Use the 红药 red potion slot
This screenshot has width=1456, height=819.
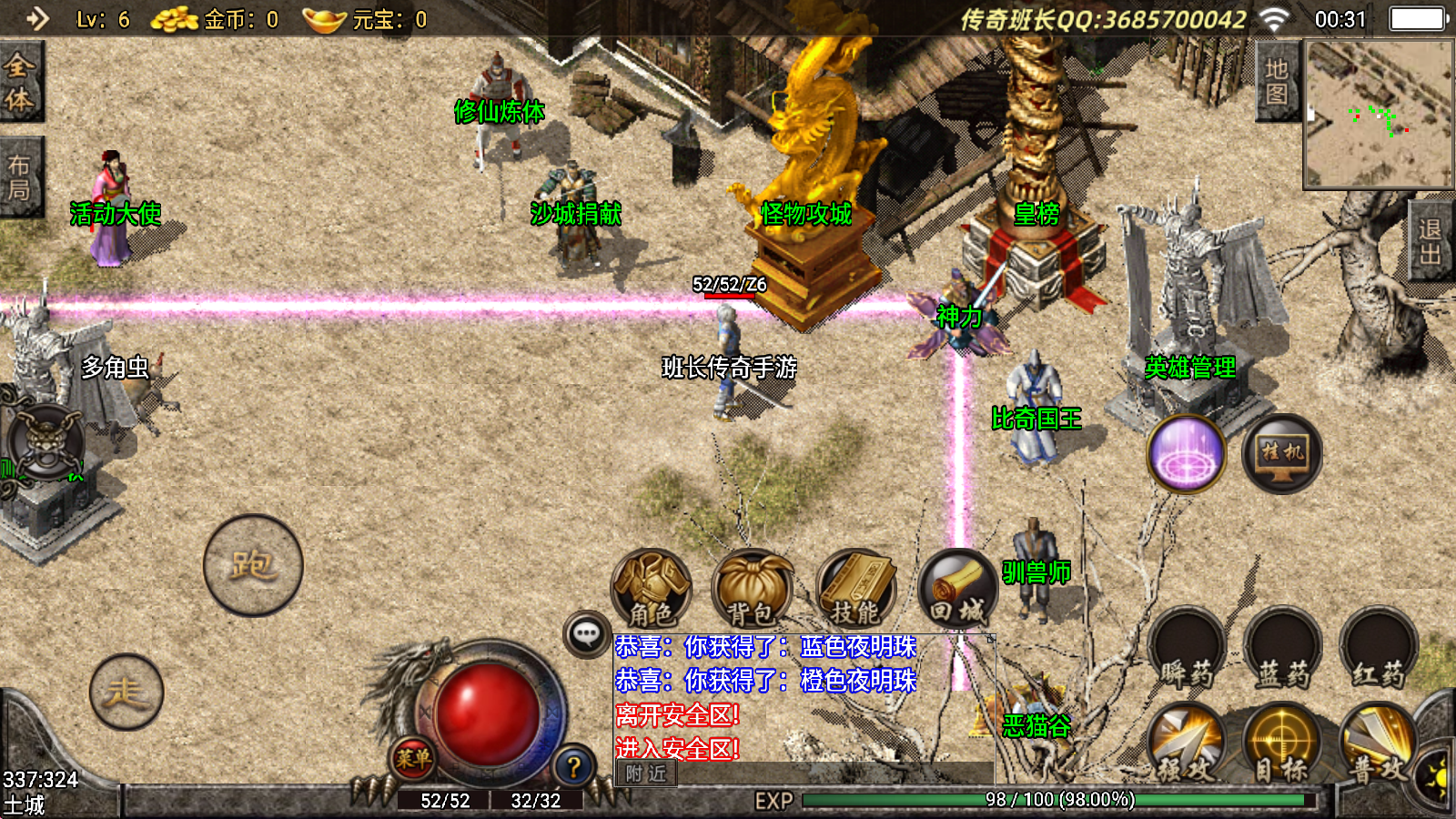tap(1378, 648)
